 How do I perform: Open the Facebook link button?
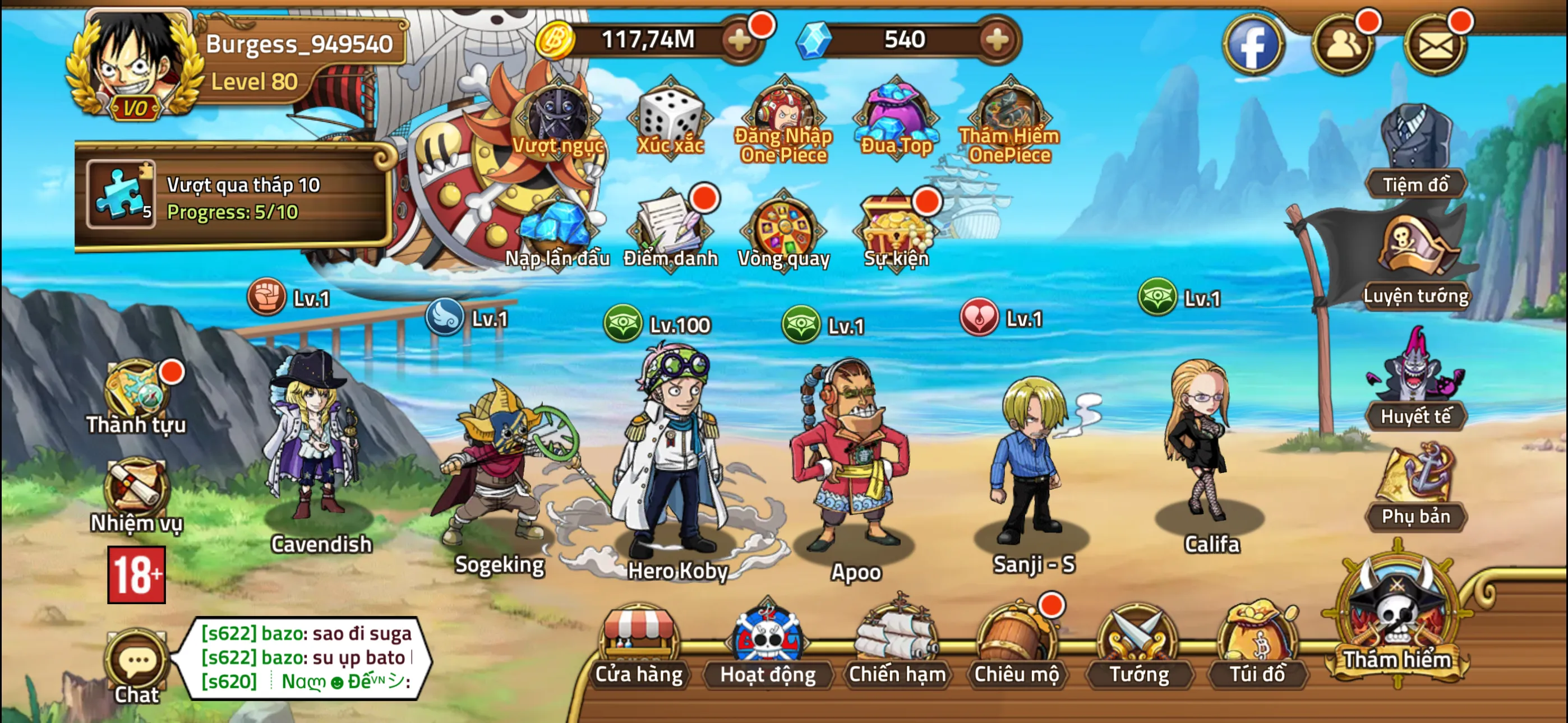tap(1253, 45)
